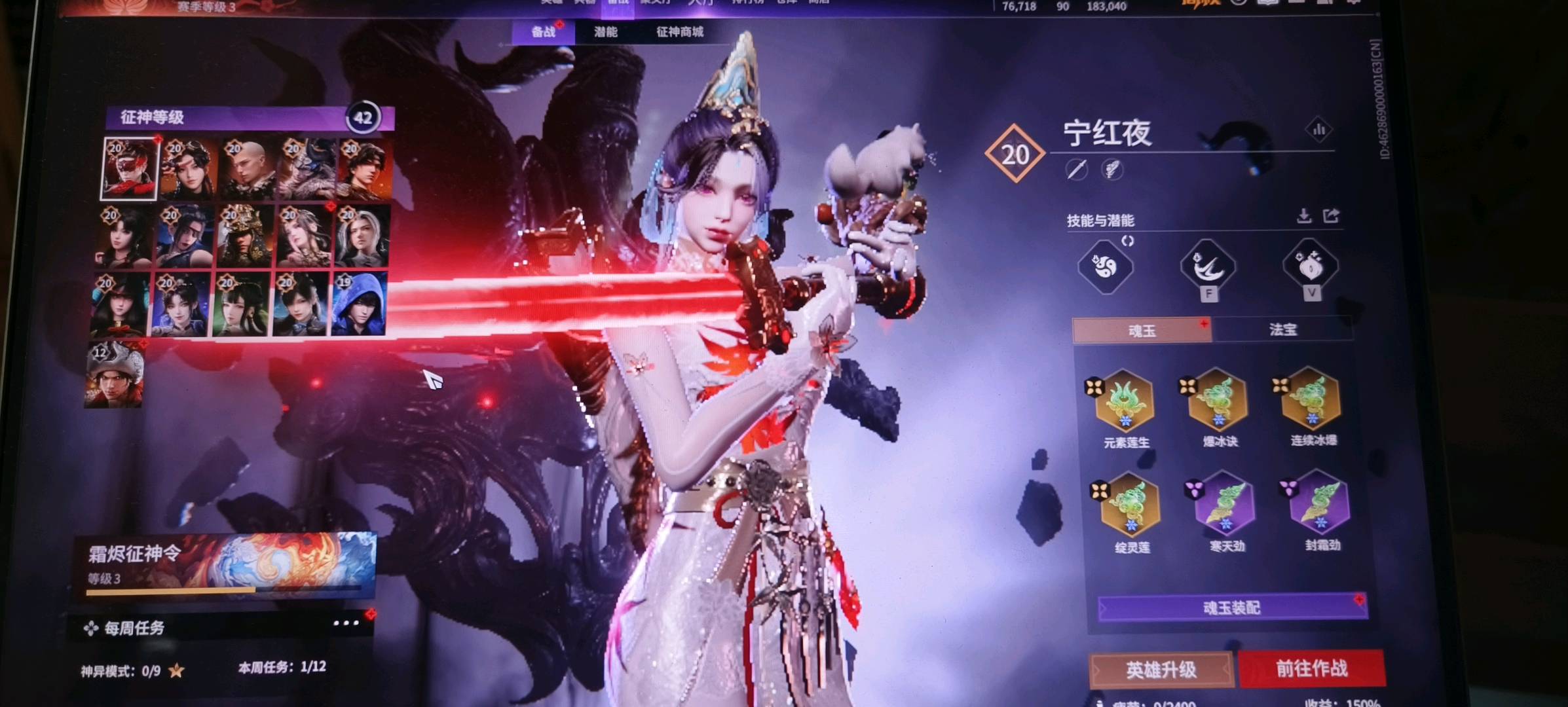The height and width of the screenshot is (707, 1568).
Task: Choose the 爆冰诀 soul jade
Action: [x=1218, y=399]
